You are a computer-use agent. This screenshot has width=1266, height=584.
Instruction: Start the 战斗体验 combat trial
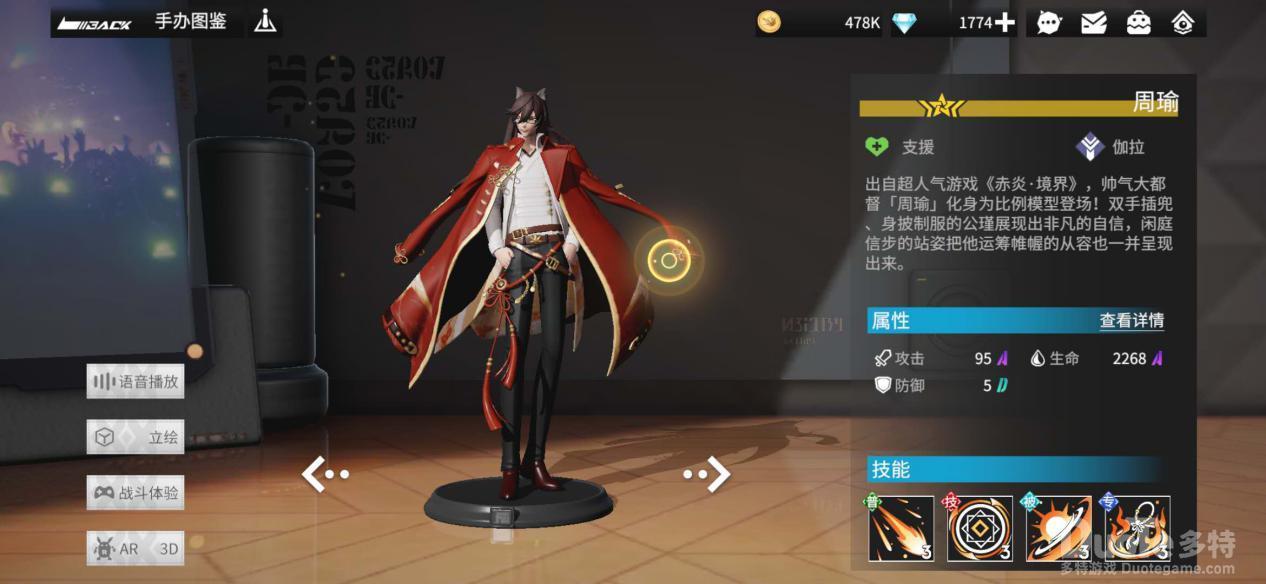click(x=135, y=493)
